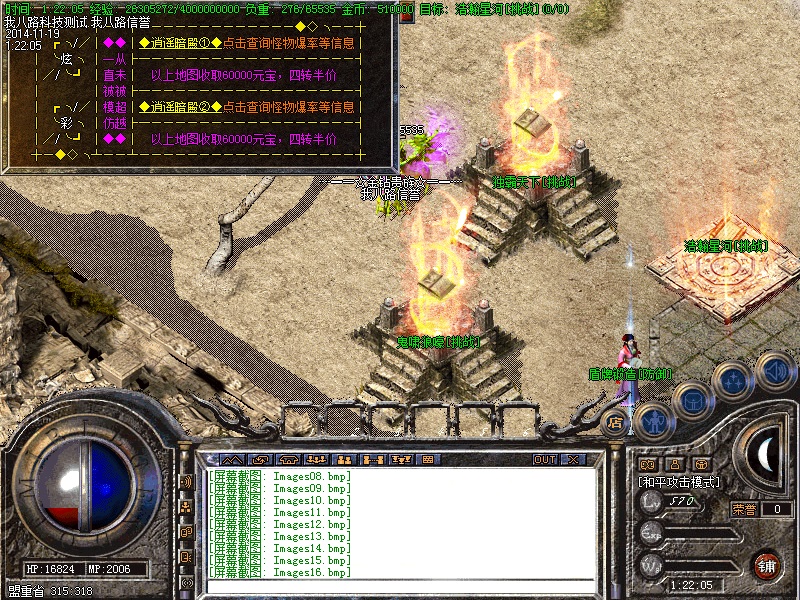This screenshot has width=800, height=600.
Task: Toggle the 和平攻击模式 attack mode label
Action: pyautogui.click(x=679, y=482)
